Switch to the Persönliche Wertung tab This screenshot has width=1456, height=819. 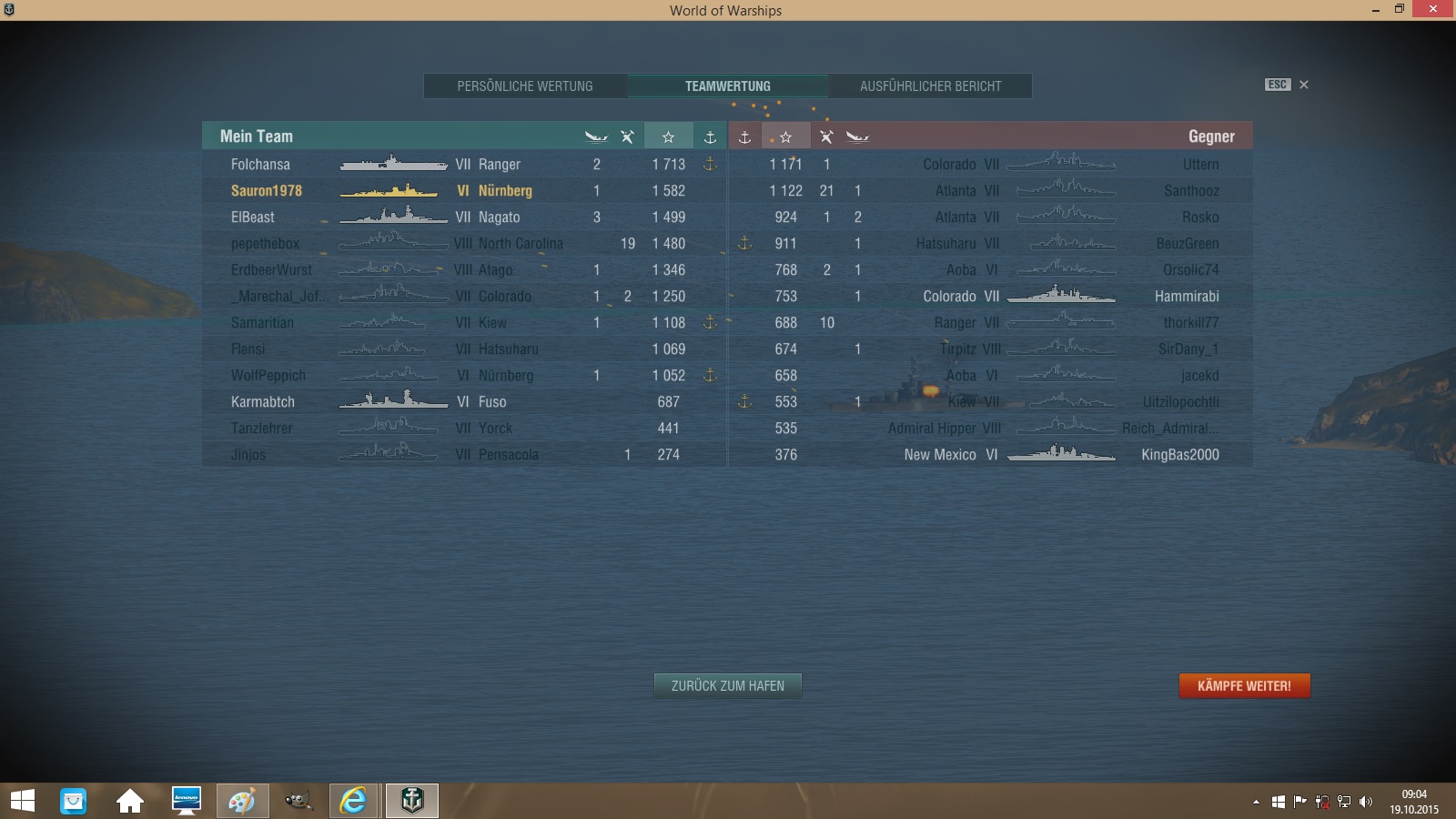coord(525,86)
